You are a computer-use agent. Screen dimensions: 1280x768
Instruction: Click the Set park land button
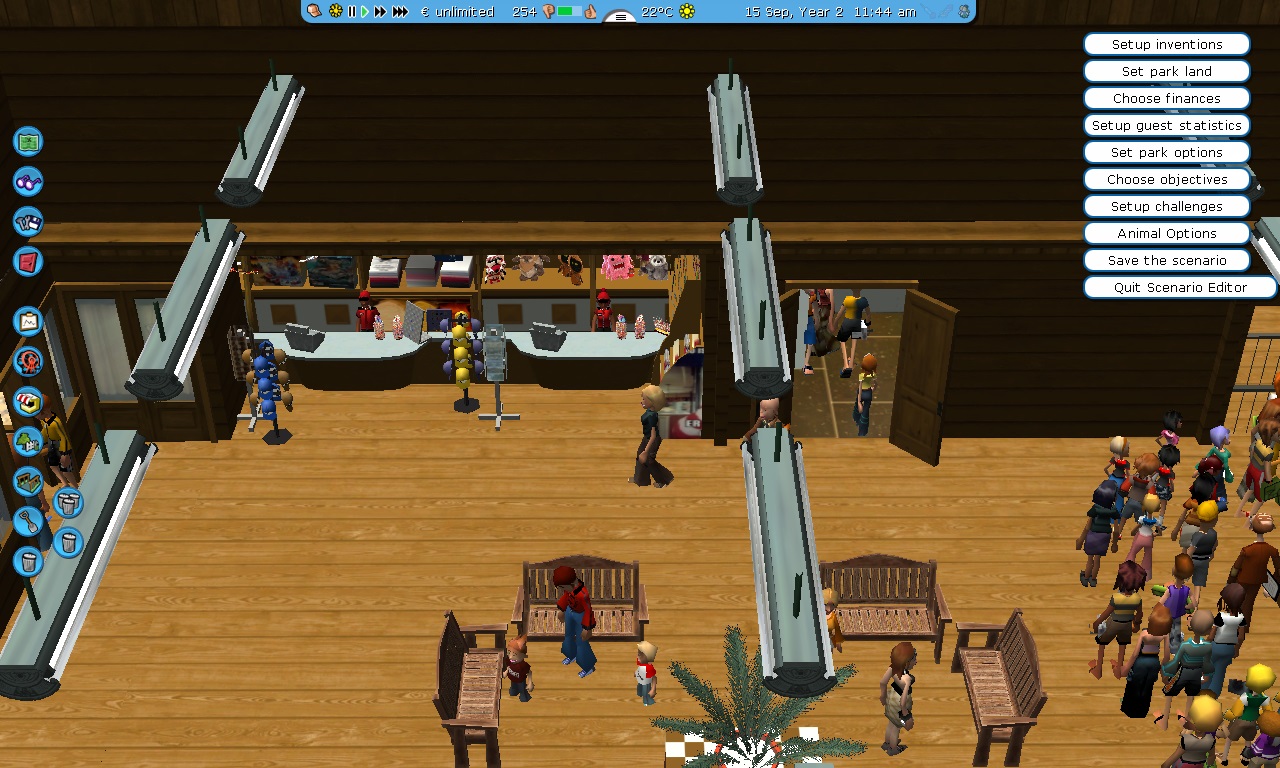click(1166, 71)
